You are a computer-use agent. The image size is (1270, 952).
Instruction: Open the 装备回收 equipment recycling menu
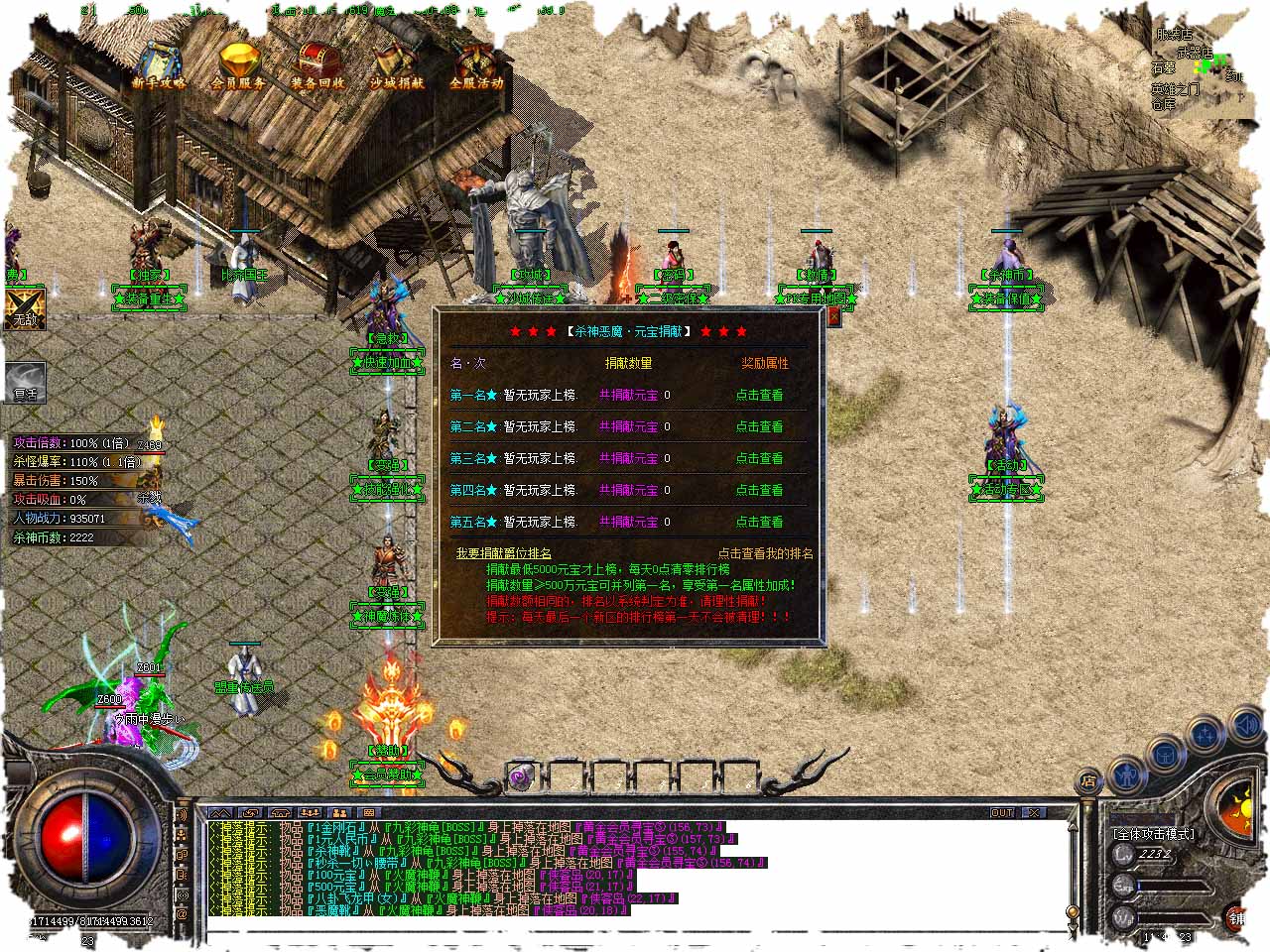317,65
